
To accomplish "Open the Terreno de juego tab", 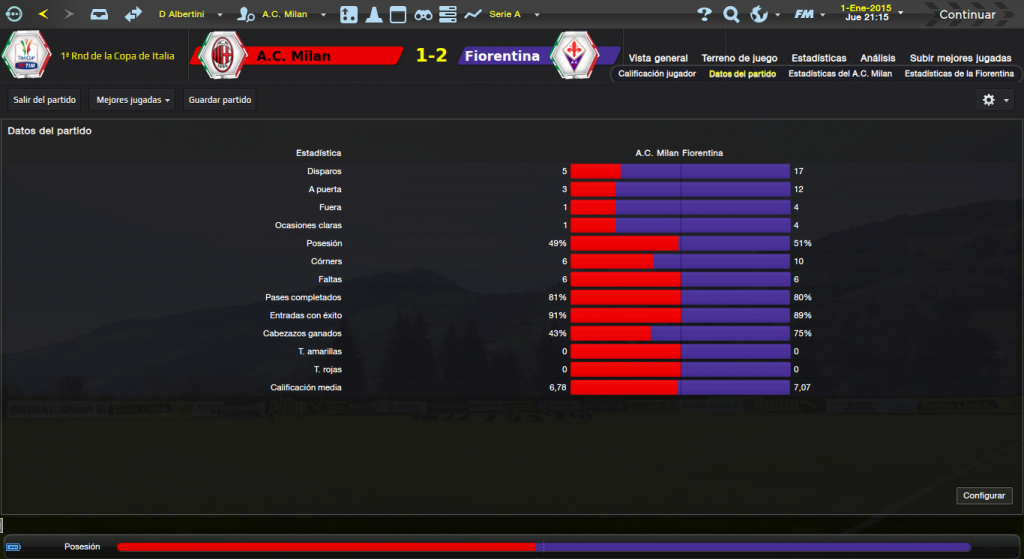I will pyautogui.click(x=739, y=58).
